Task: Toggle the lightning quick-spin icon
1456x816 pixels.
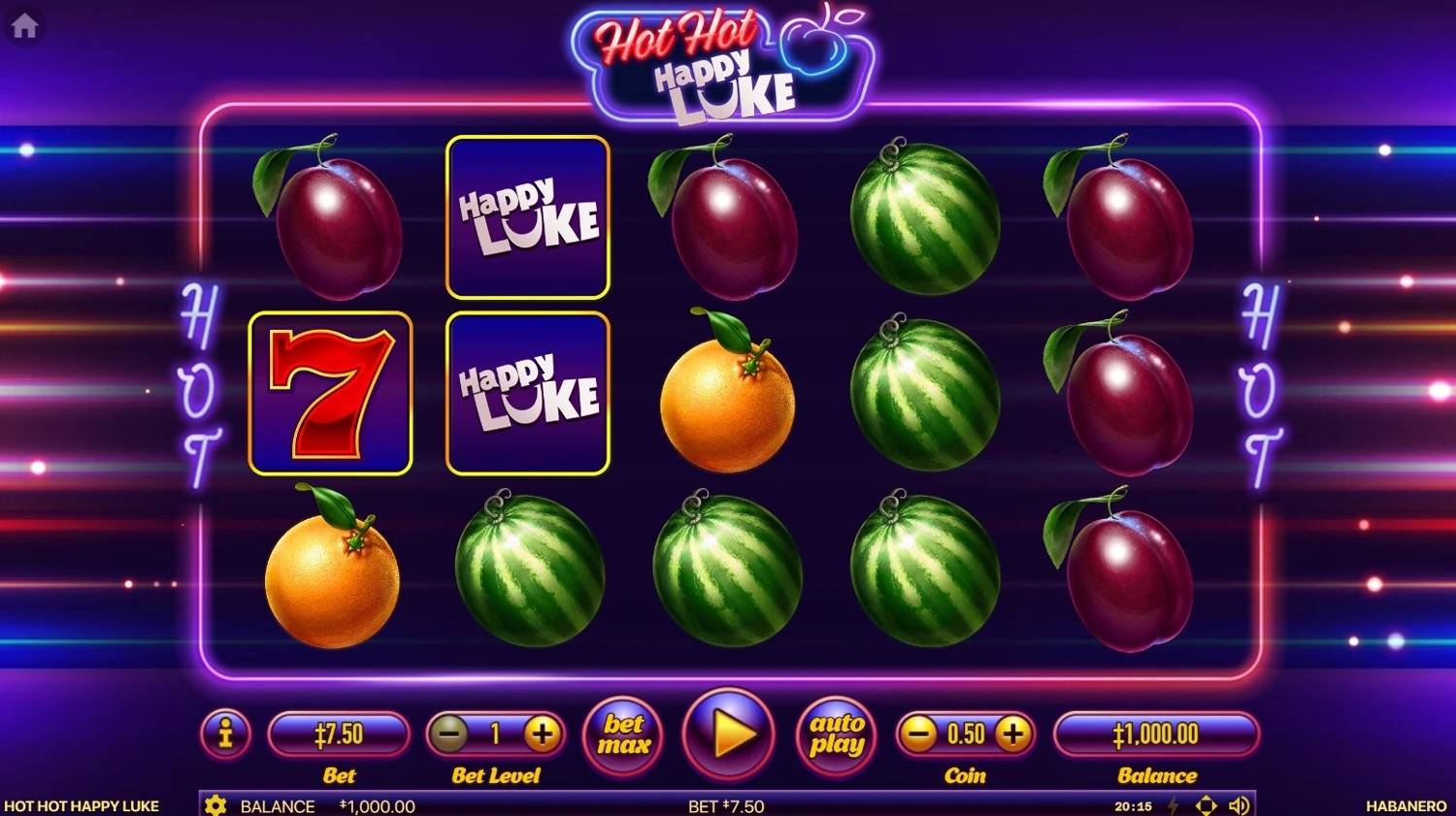Action: click(1174, 805)
